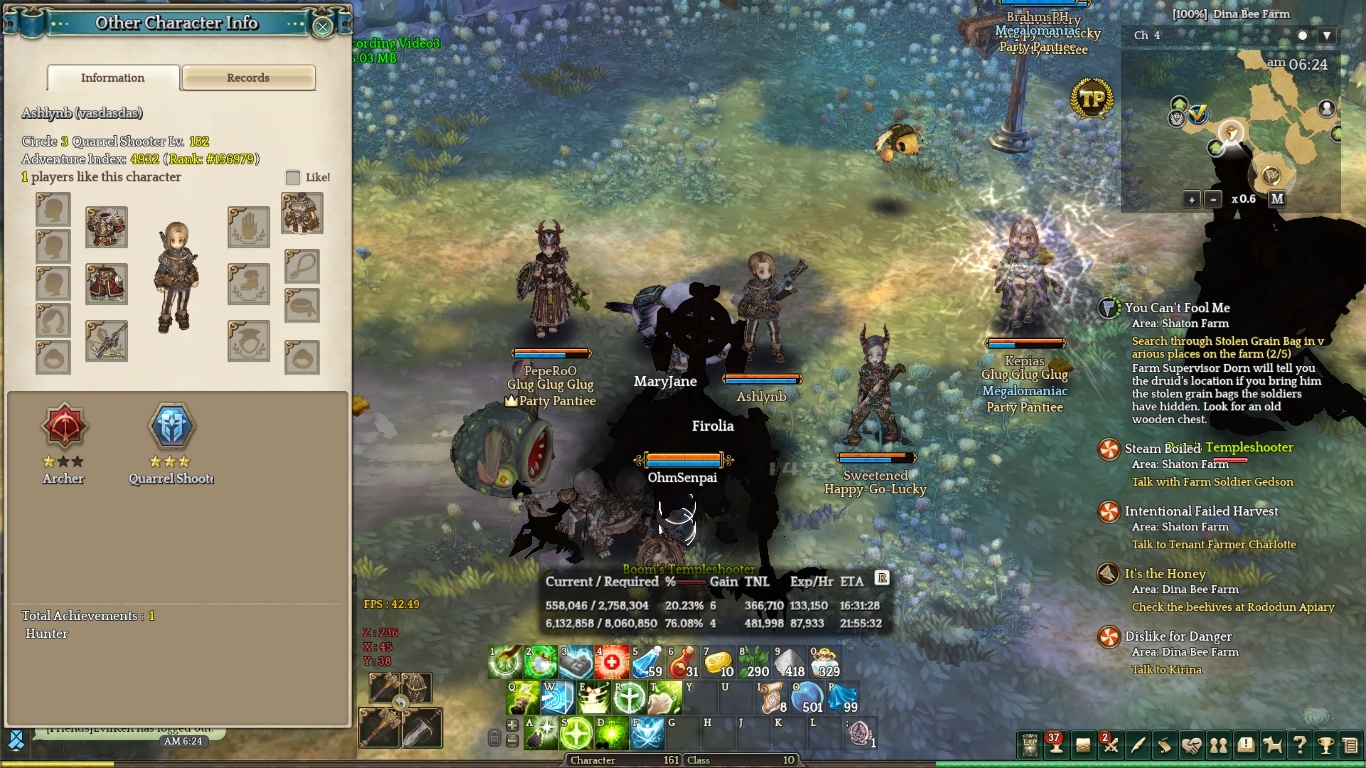Select the Archer class emblem
1366x768 pixels.
[65, 427]
